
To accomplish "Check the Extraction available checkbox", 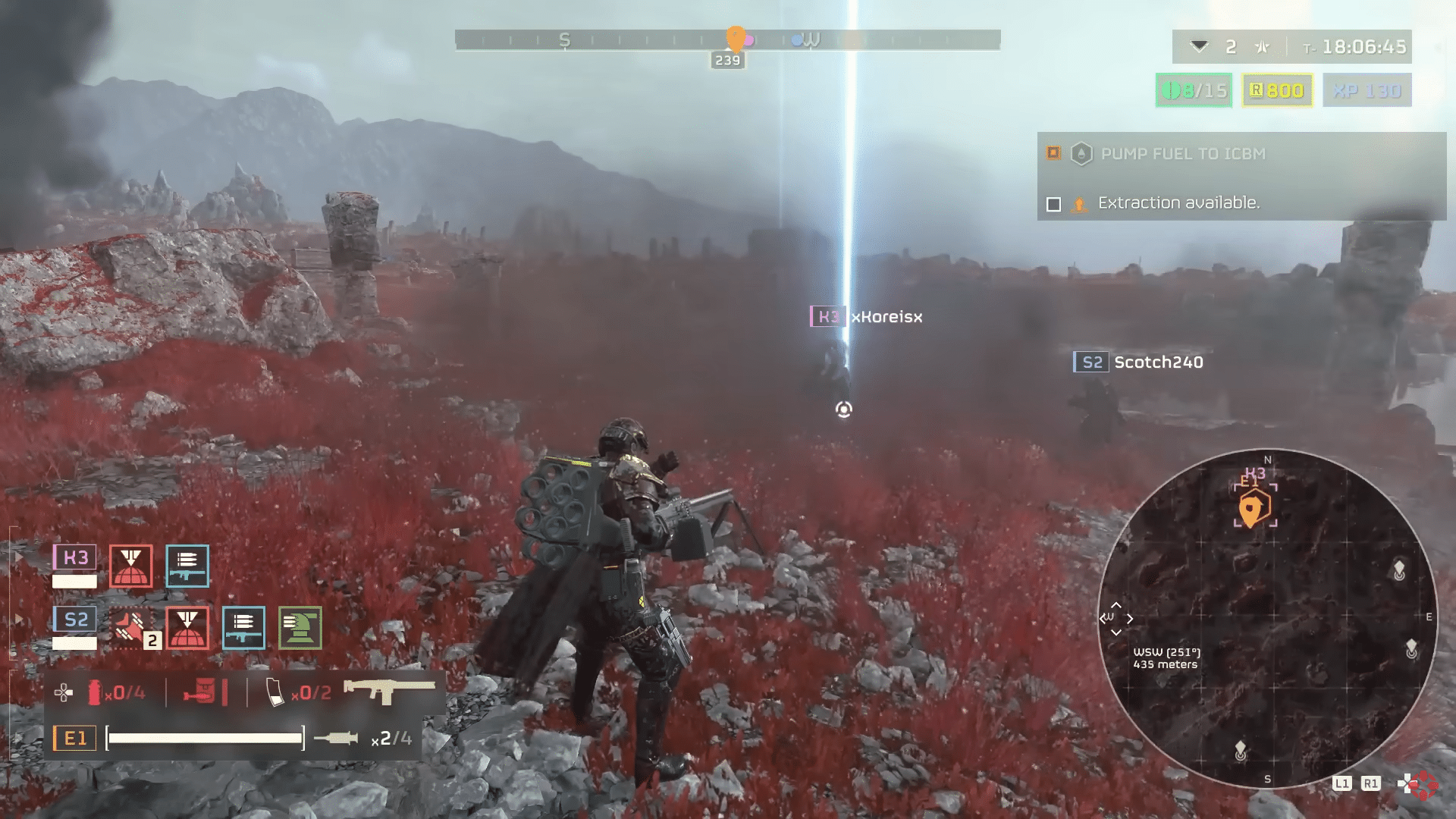I will (x=1054, y=202).
